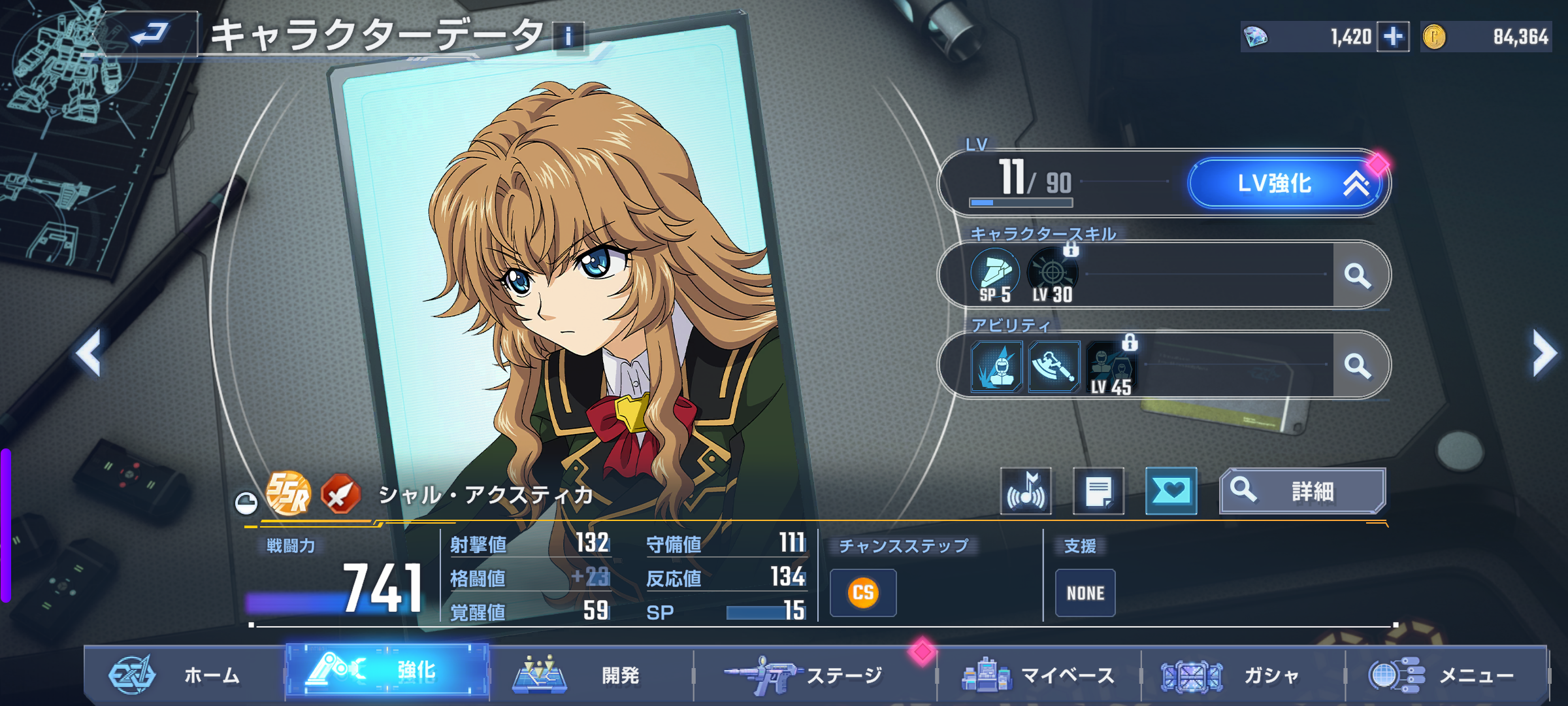Play the character voice icon
The width and height of the screenshot is (1568, 706).
tap(1026, 492)
